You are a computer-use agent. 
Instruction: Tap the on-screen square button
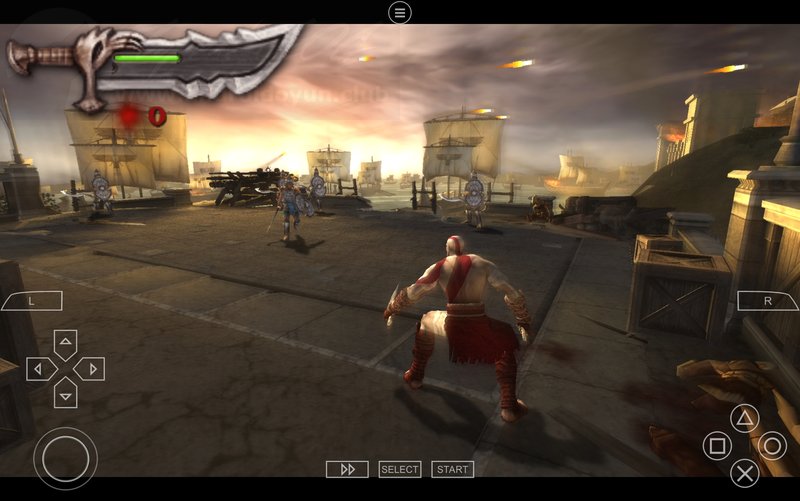(x=717, y=445)
